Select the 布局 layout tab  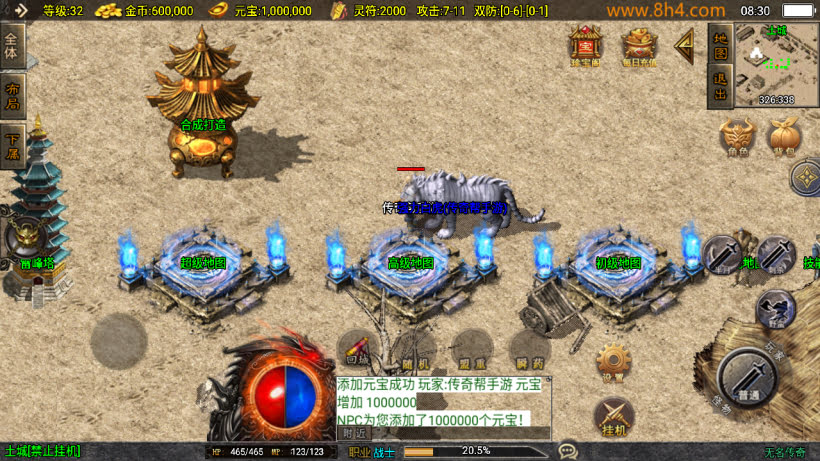tap(12, 94)
